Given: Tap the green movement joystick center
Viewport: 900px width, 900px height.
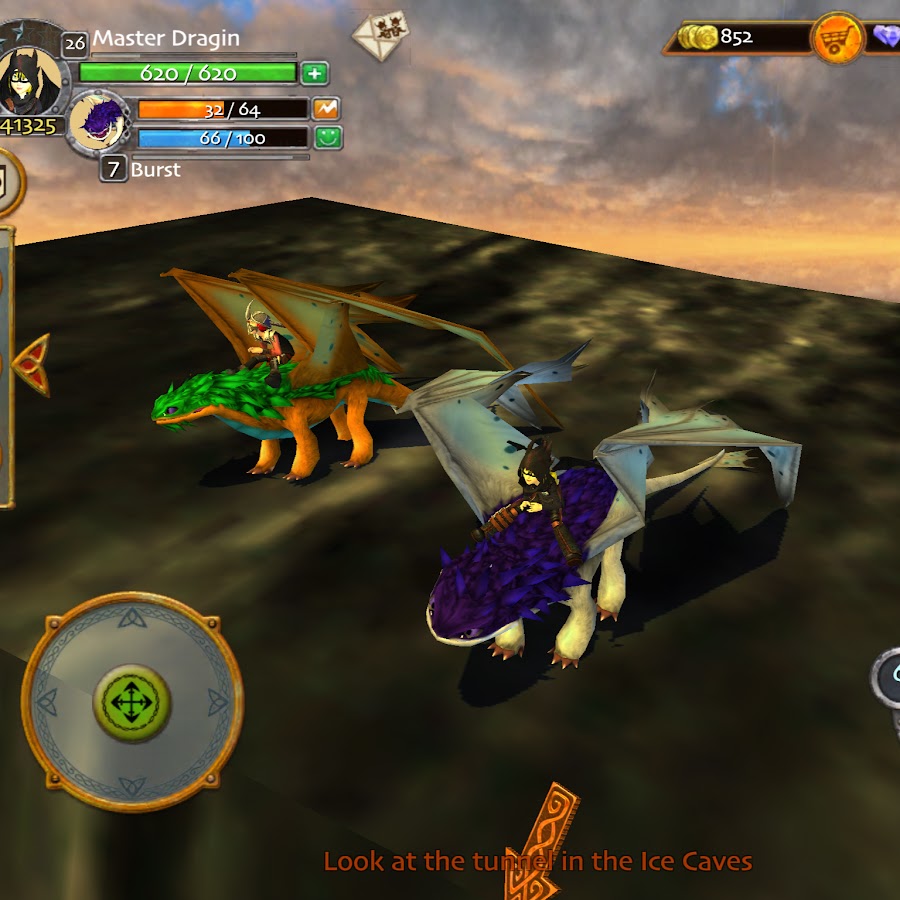Looking at the screenshot, I should pos(131,701).
